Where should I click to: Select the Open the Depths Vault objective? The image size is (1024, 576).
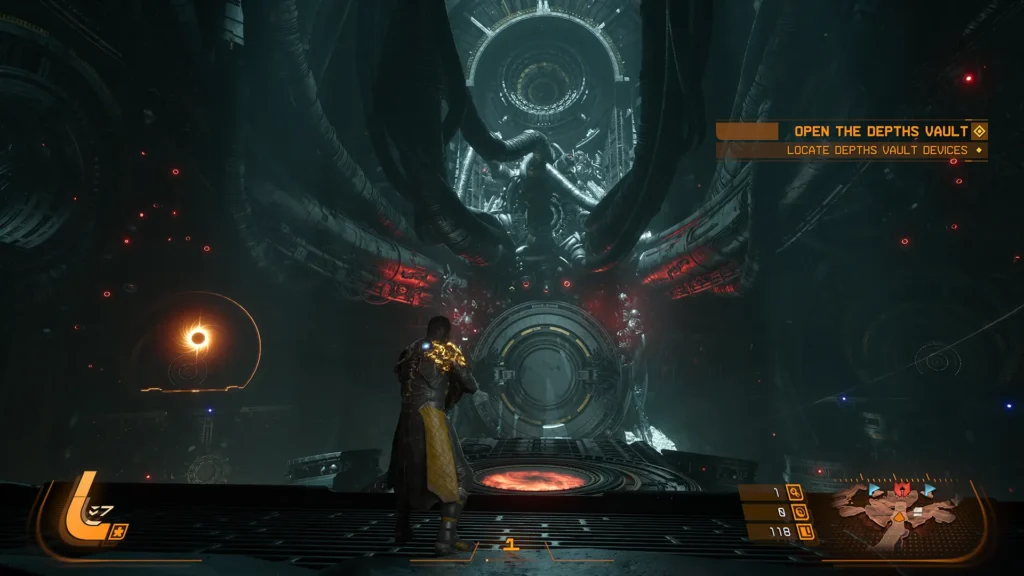coord(880,131)
